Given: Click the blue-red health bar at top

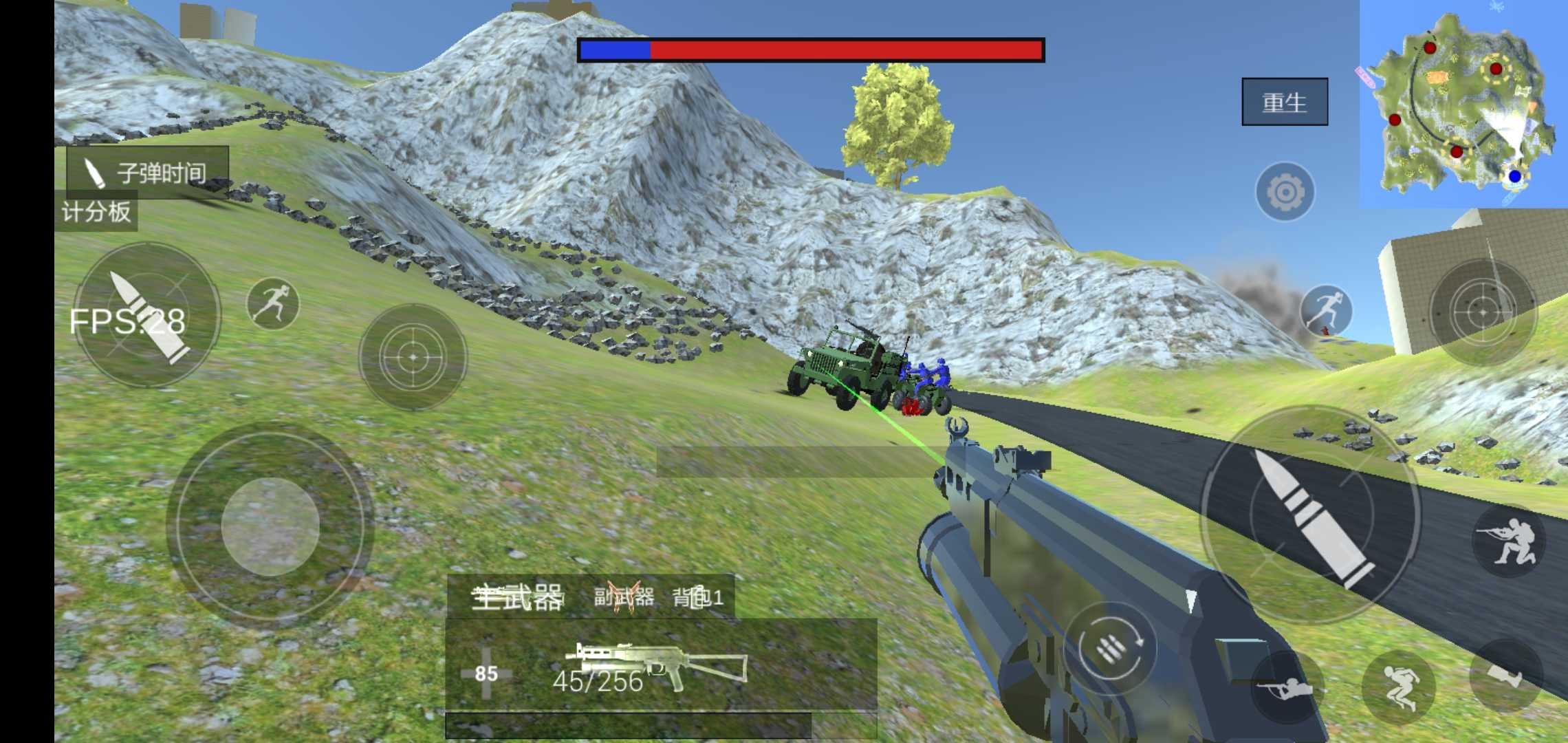Looking at the screenshot, I should click(812, 48).
